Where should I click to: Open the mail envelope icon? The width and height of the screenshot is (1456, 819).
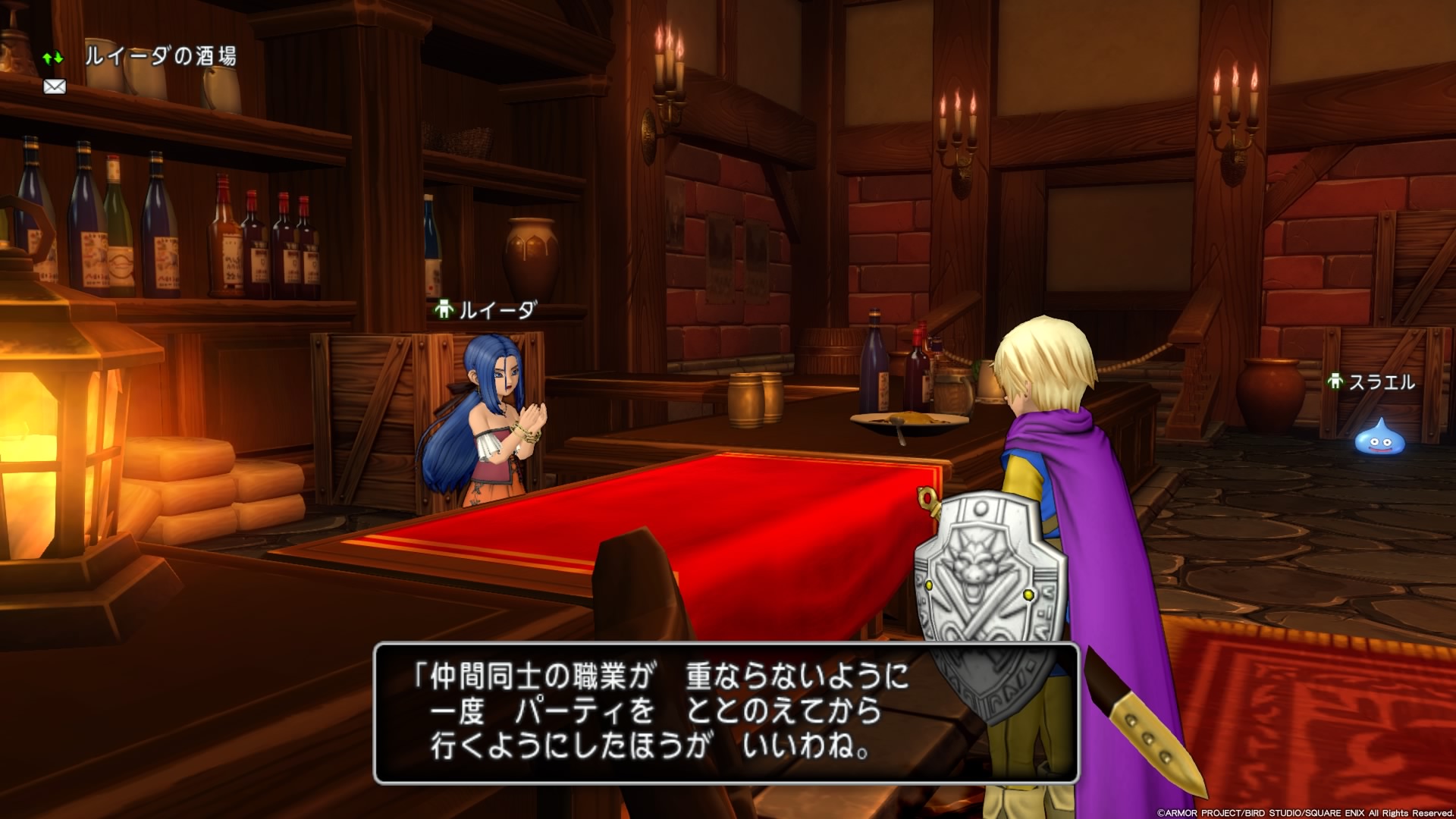pyautogui.click(x=55, y=87)
